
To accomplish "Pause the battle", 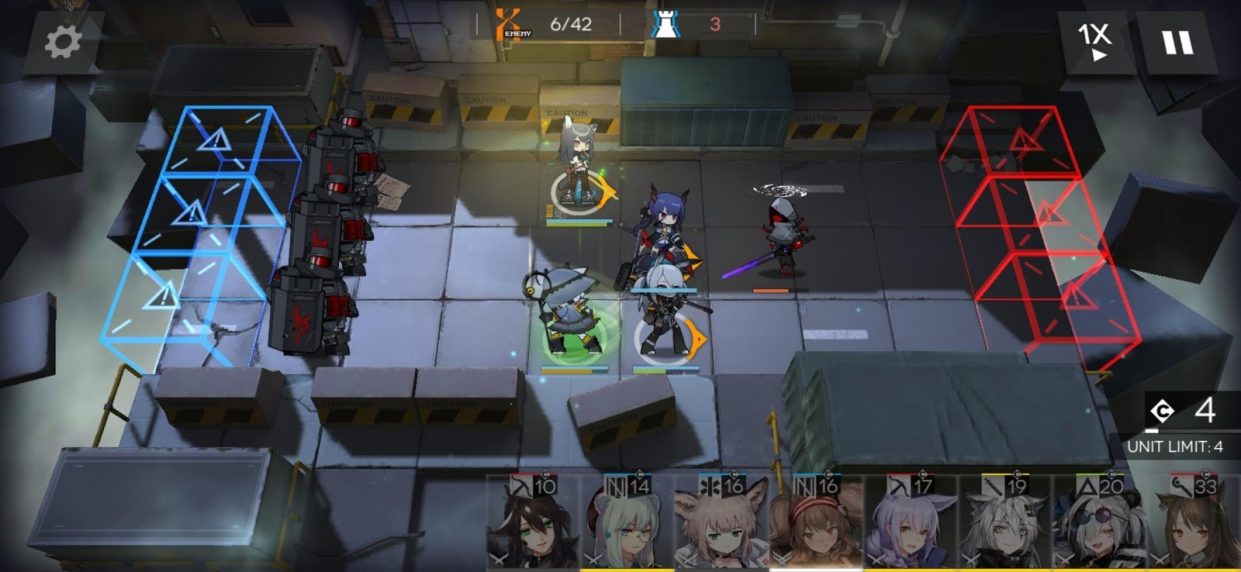I will 1176,43.
